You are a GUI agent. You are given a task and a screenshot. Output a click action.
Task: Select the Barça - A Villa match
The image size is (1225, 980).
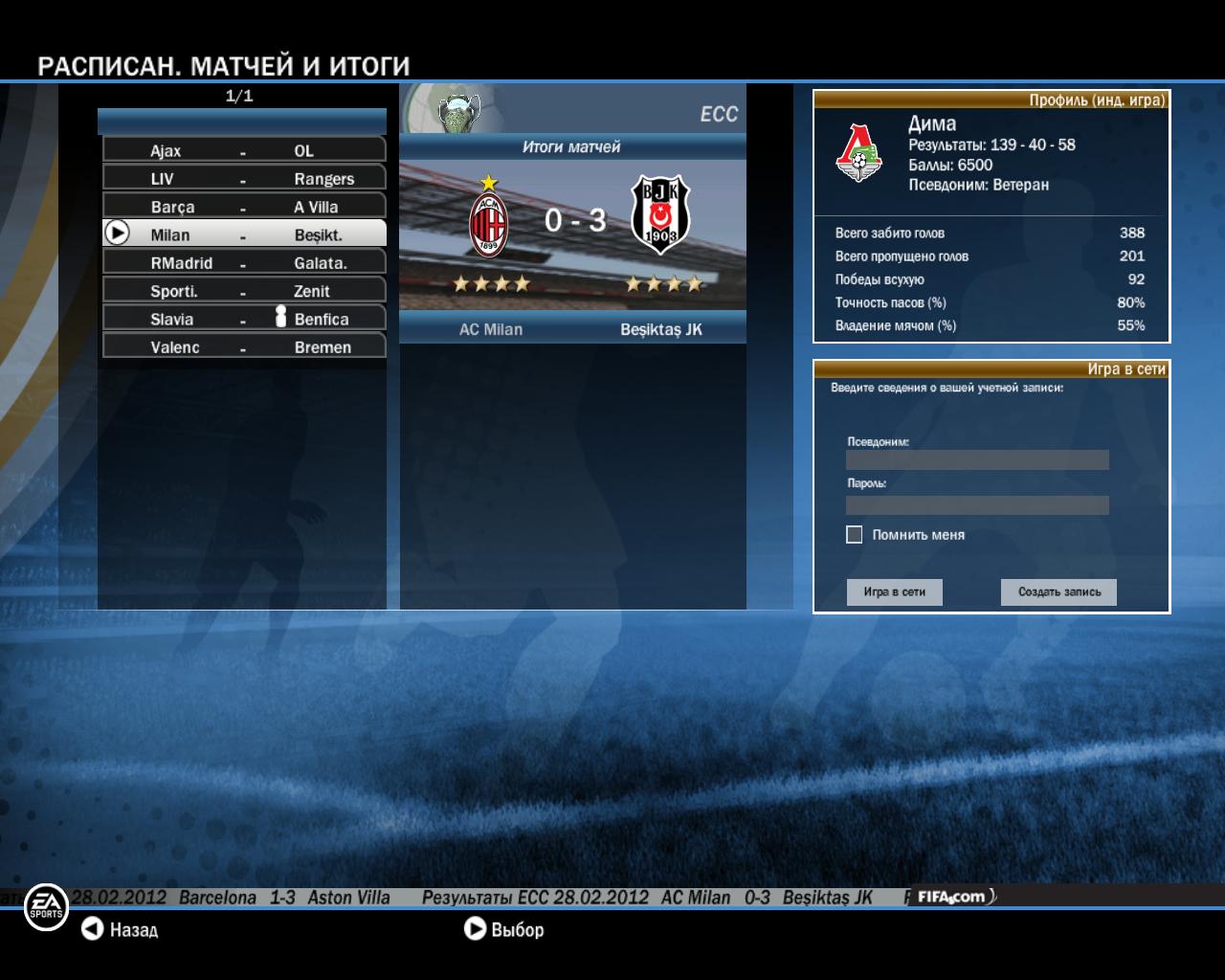(x=244, y=207)
